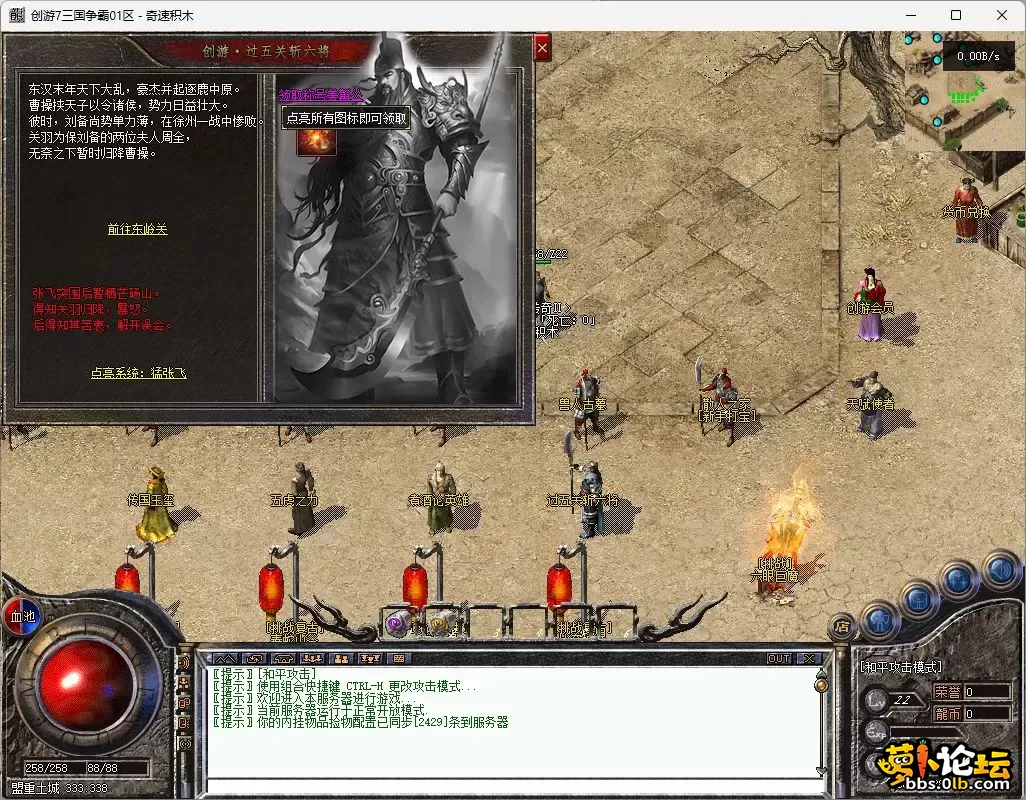Select the 点亮系统：猛张飞 link

pos(138,372)
